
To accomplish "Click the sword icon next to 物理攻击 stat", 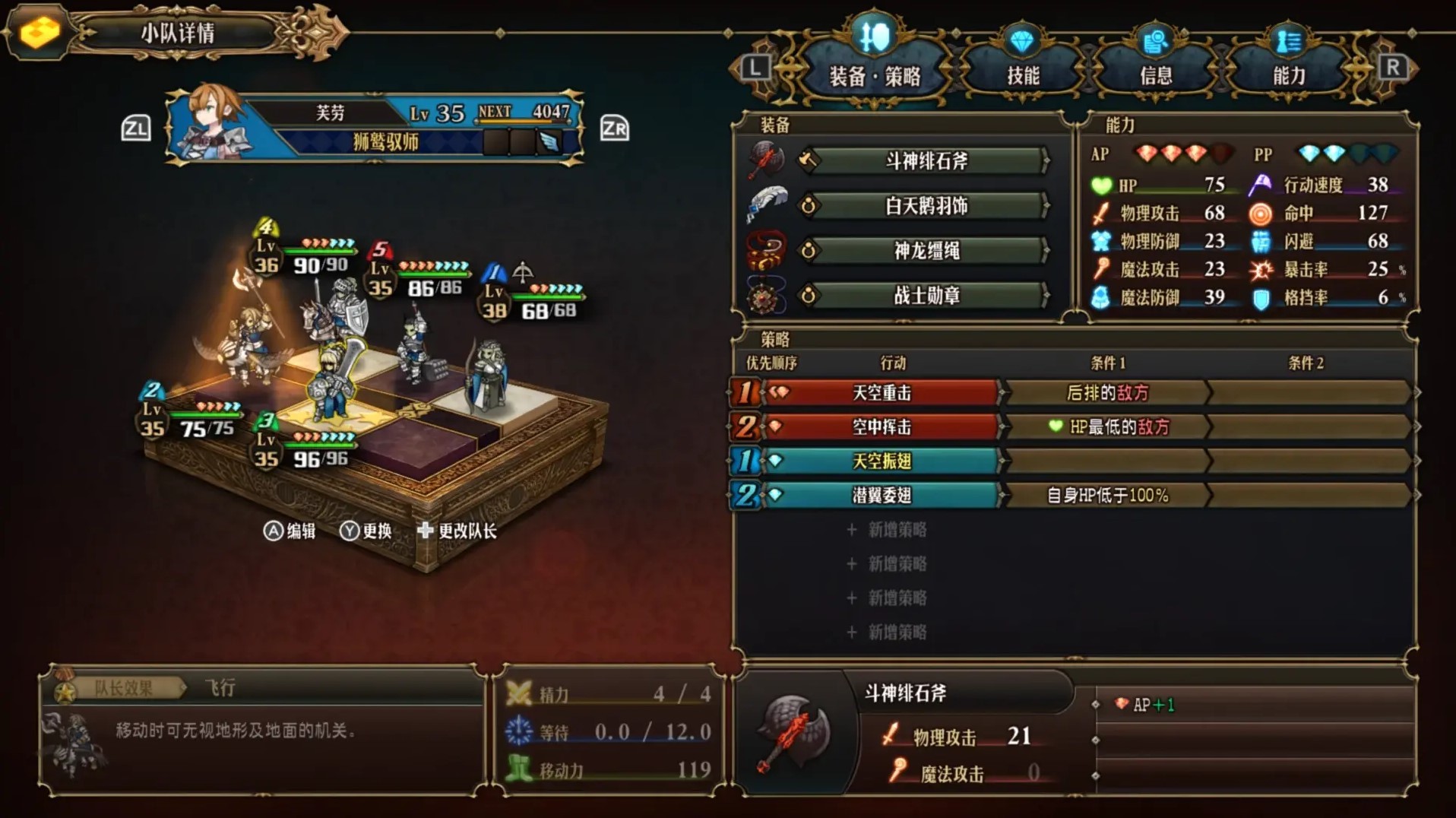I will coord(1099,214).
